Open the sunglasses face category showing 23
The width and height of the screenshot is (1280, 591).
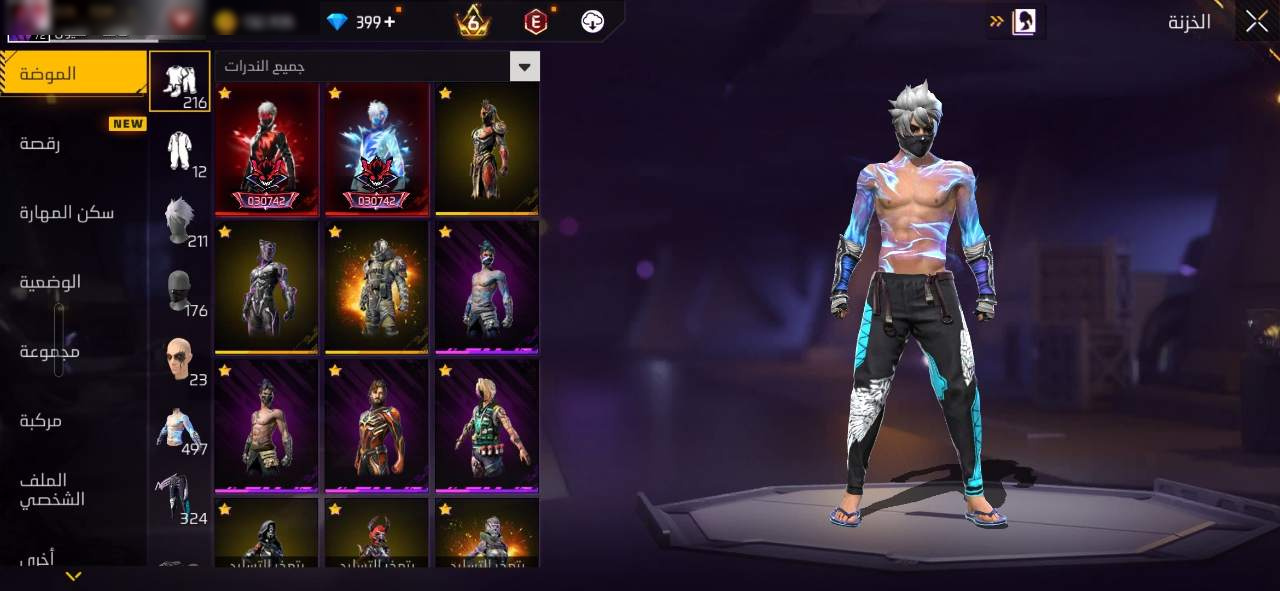pyautogui.click(x=180, y=359)
